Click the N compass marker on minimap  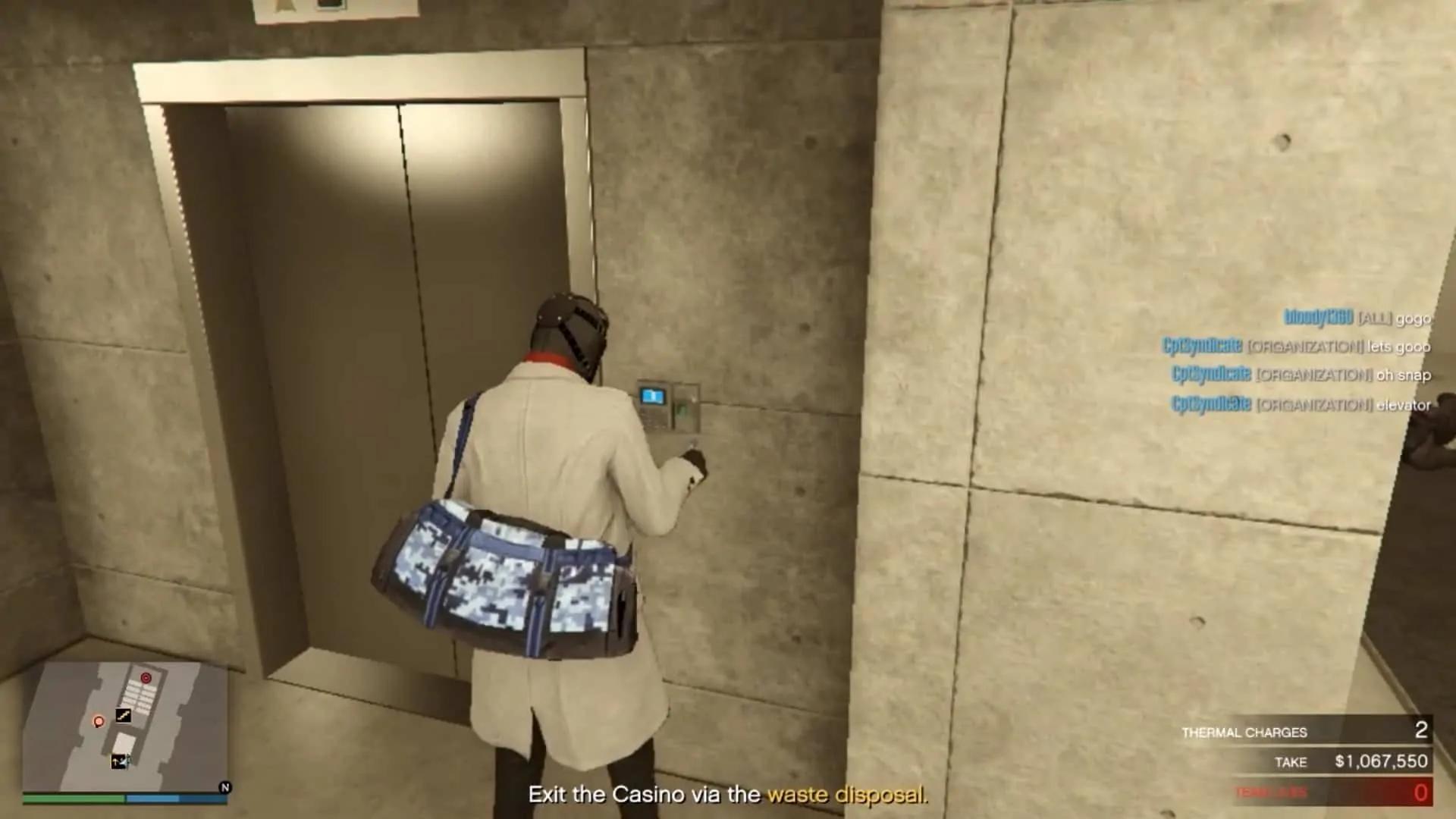pos(224,787)
